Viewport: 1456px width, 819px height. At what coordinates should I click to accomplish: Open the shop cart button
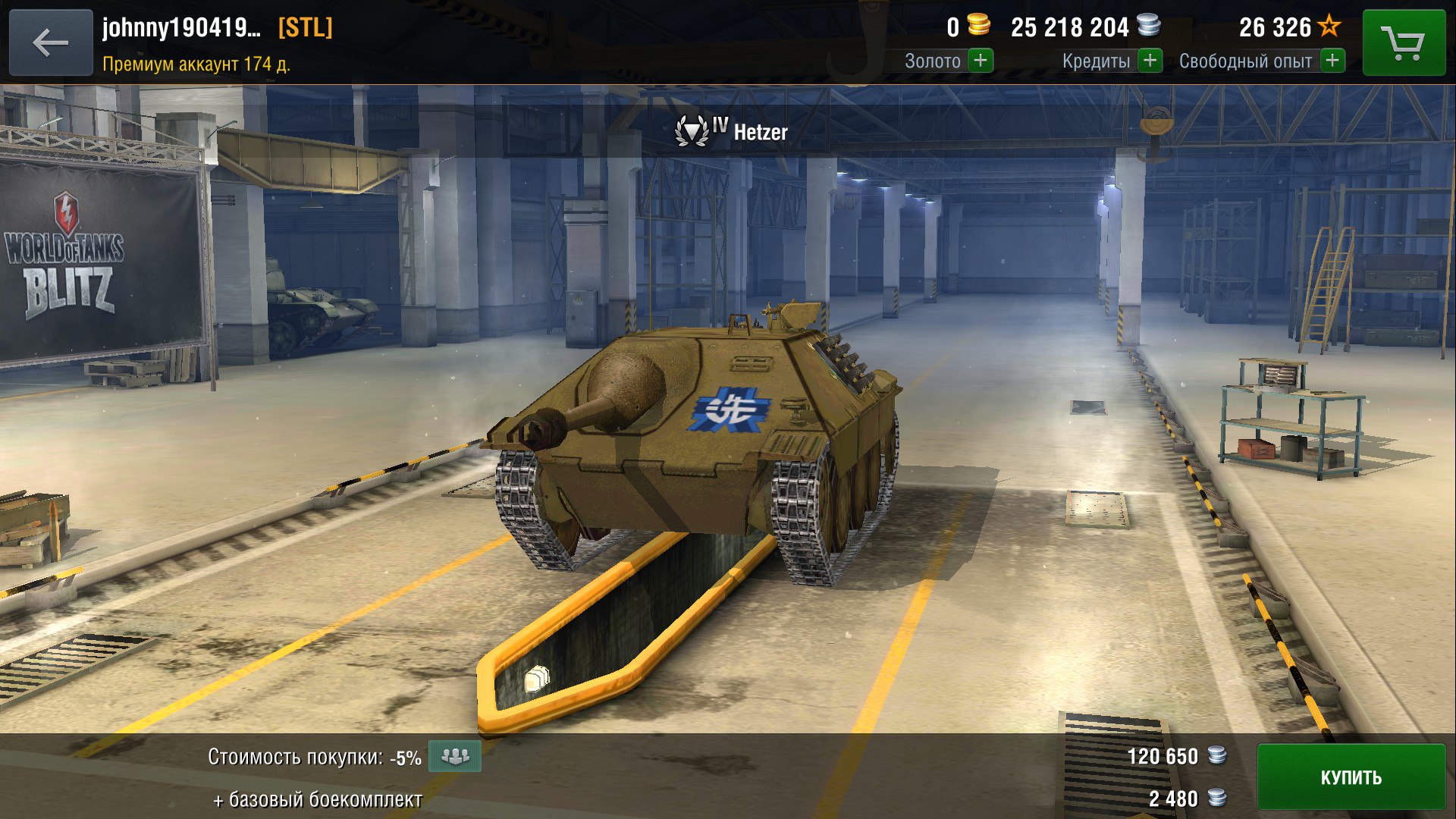[1404, 42]
